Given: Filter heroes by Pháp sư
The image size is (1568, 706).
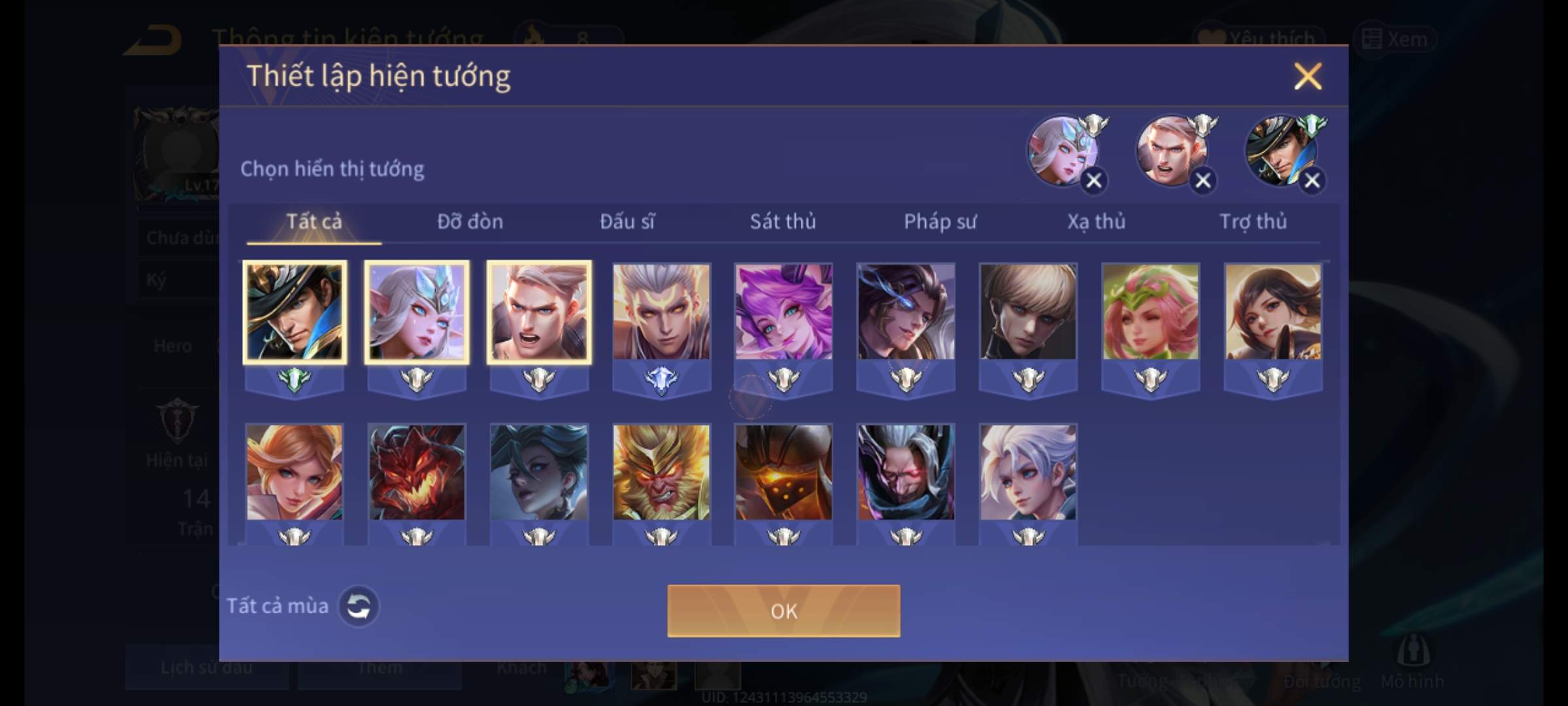Looking at the screenshot, I should pos(940,222).
